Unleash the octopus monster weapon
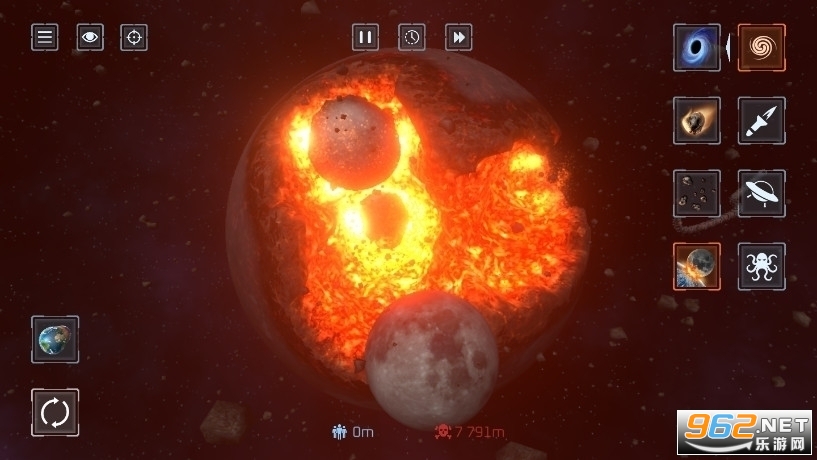This screenshot has height=460, width=817. (762, 267)
